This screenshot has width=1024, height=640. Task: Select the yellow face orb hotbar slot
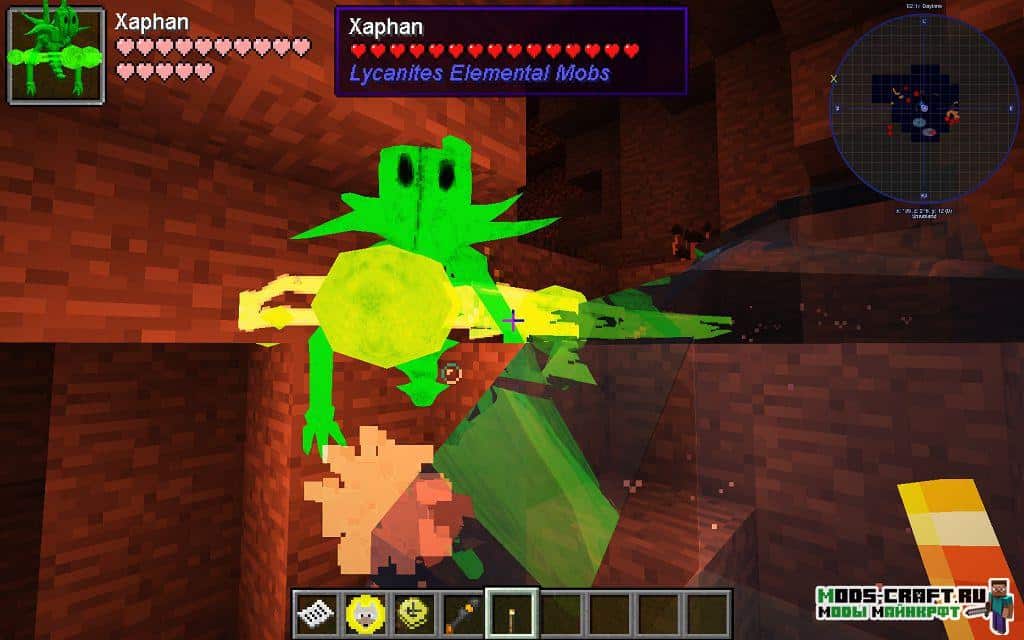pos(364,612)
